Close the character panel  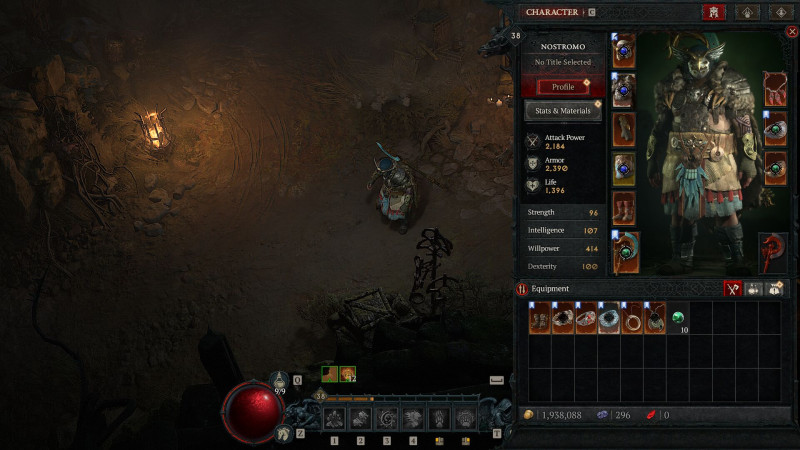[792, 32]
